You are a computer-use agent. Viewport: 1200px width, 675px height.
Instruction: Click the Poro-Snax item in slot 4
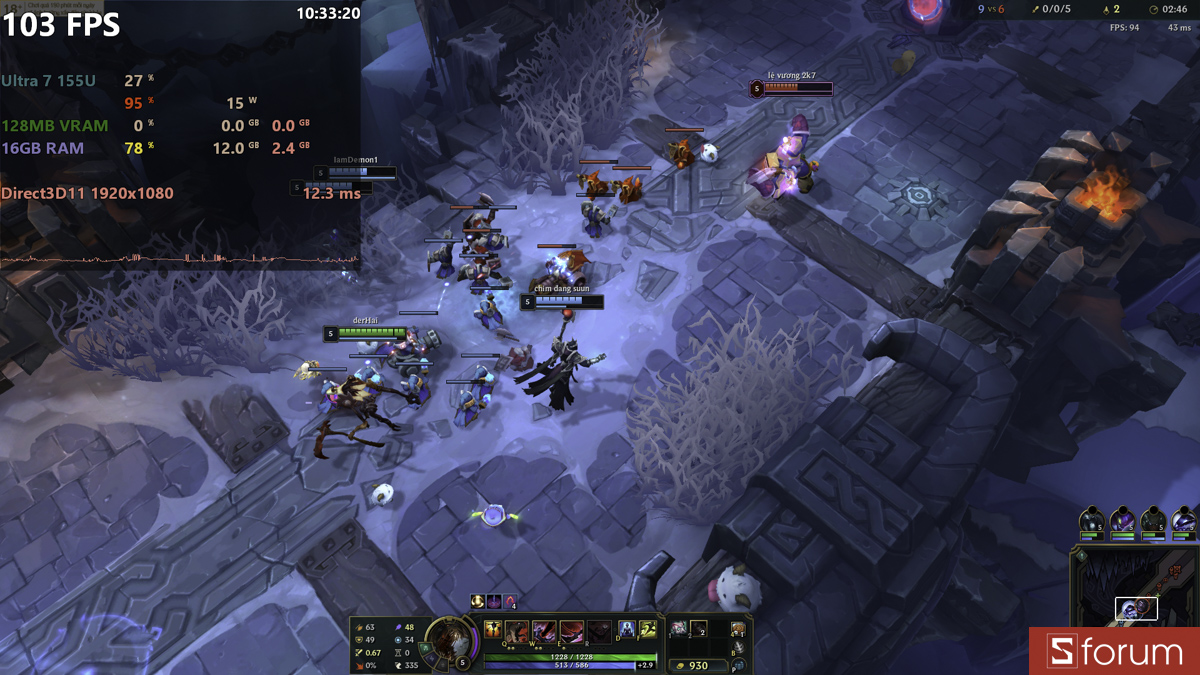pyautogui.click(x=738, y=629)
